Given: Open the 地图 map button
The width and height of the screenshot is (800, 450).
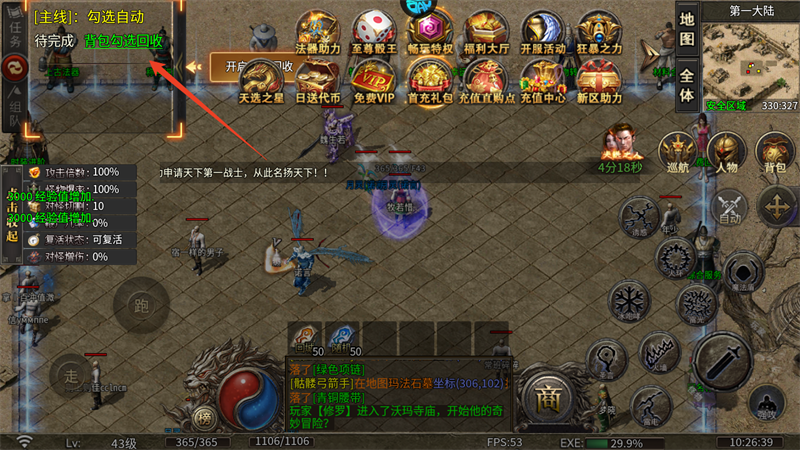Looking at the screenshot, I should pos(686,29).
